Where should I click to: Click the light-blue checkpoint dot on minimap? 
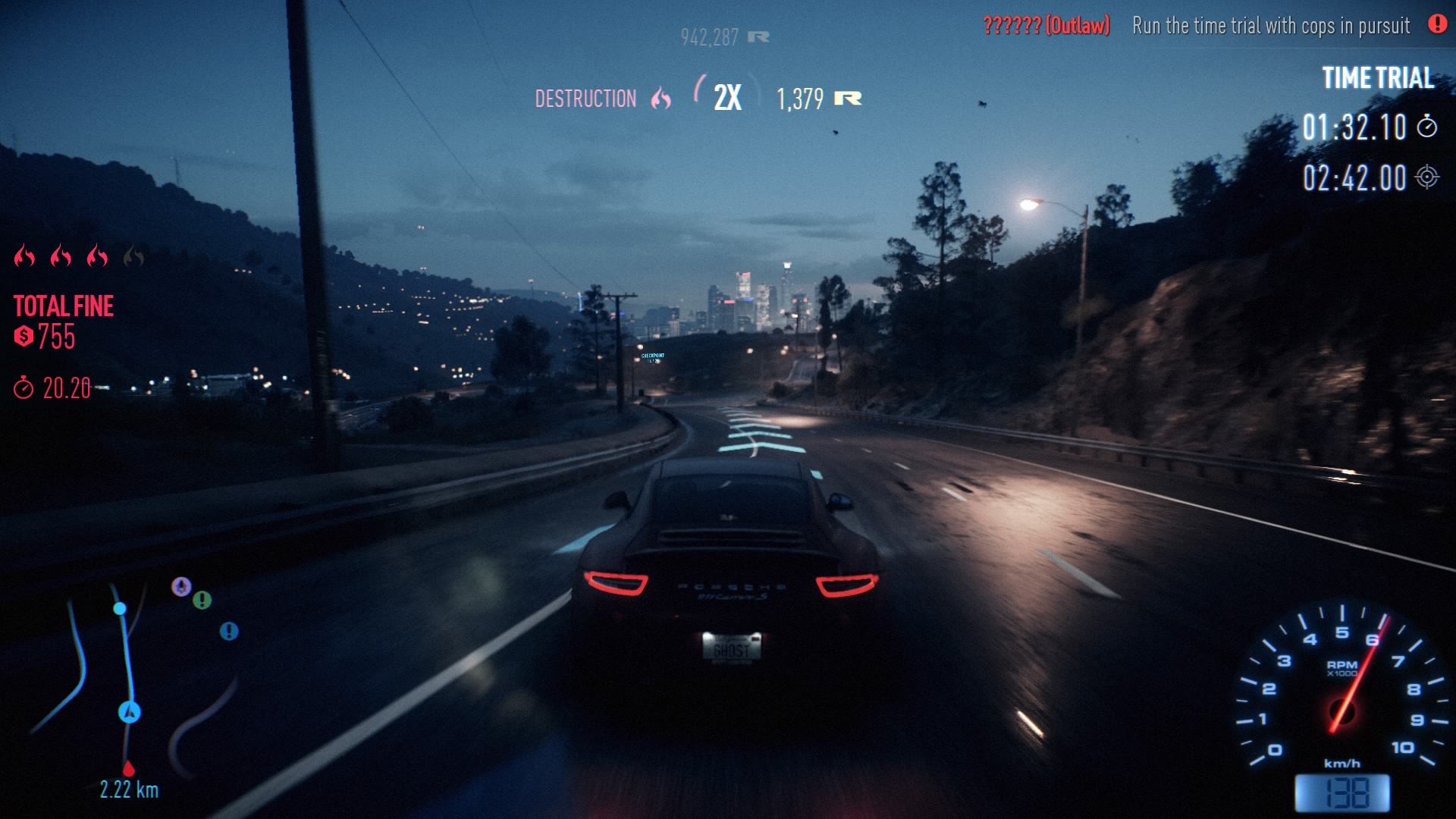[120, 608]
